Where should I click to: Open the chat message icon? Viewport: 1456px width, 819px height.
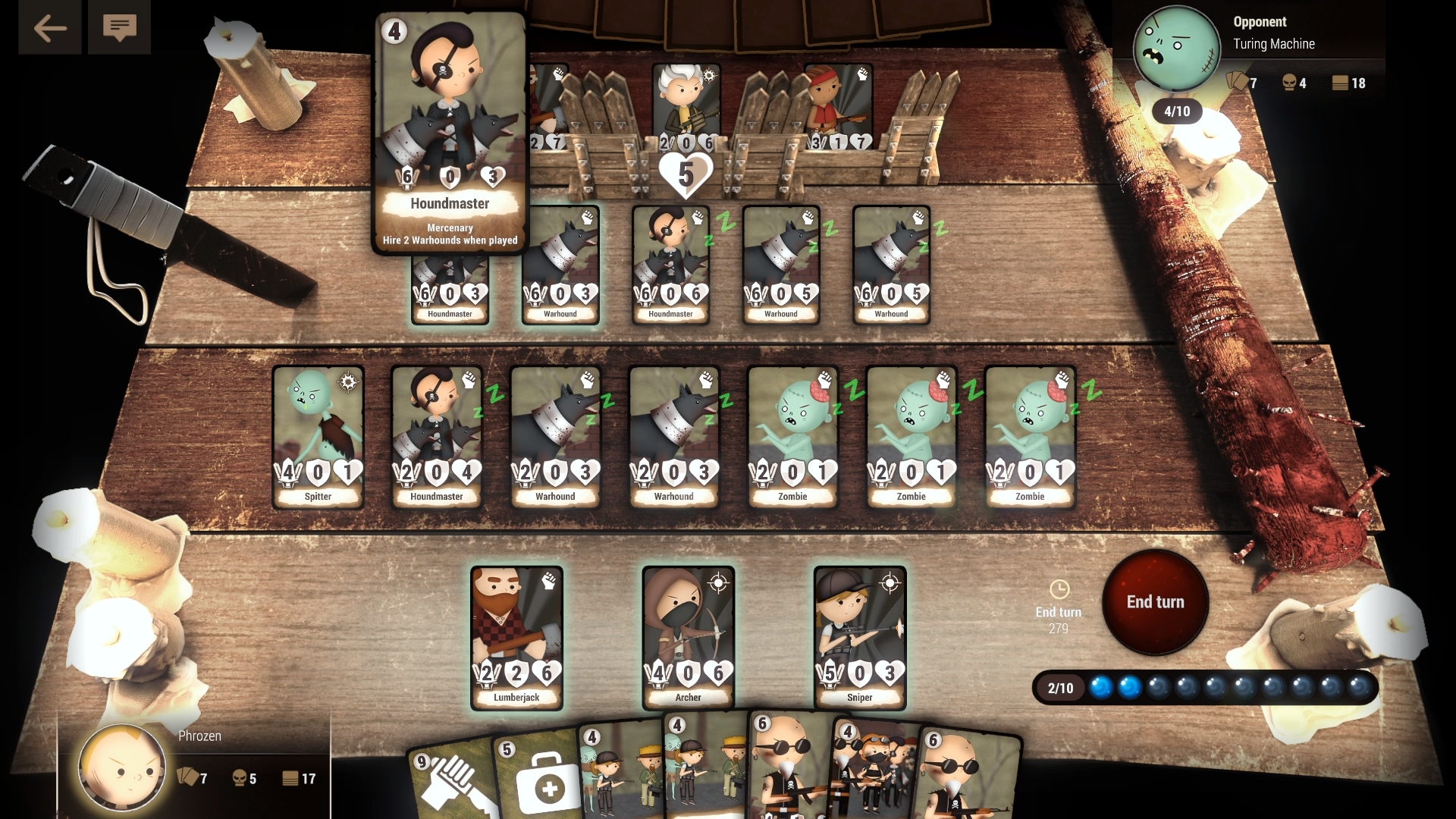[119, 28]
